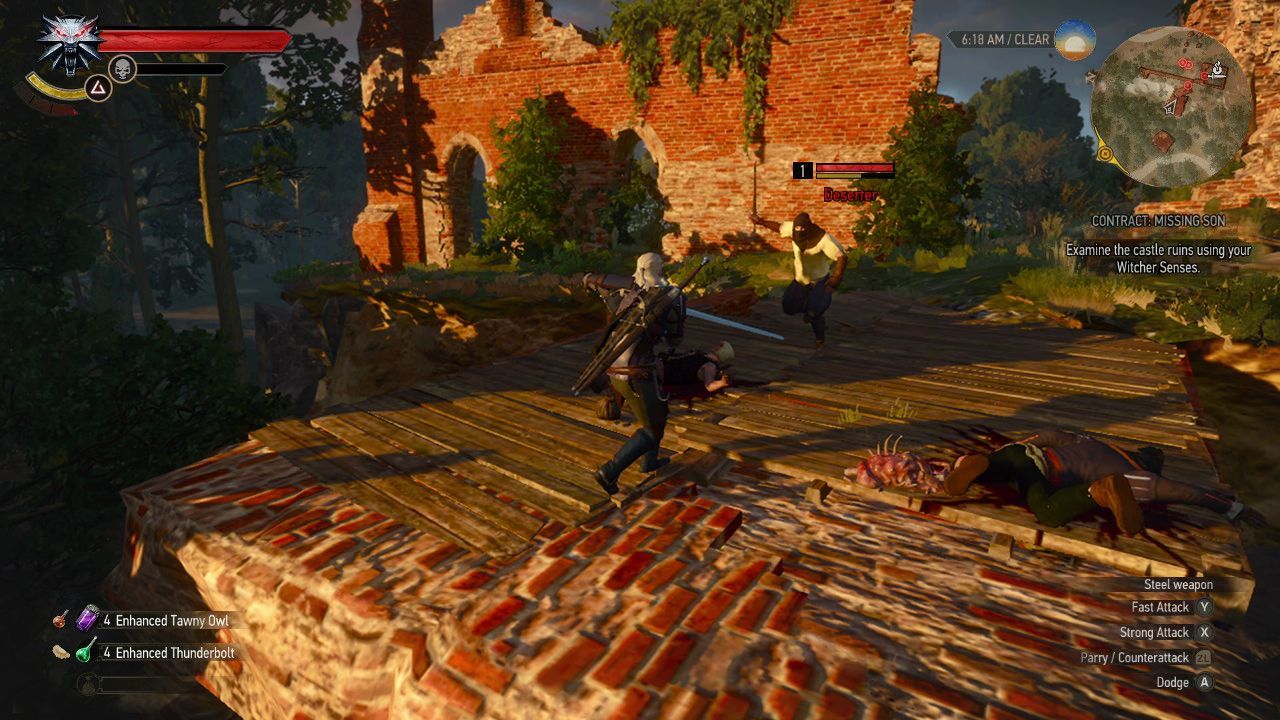
Task: Click the A Dodge button prompt
Action: click(x=1206, y=682)
